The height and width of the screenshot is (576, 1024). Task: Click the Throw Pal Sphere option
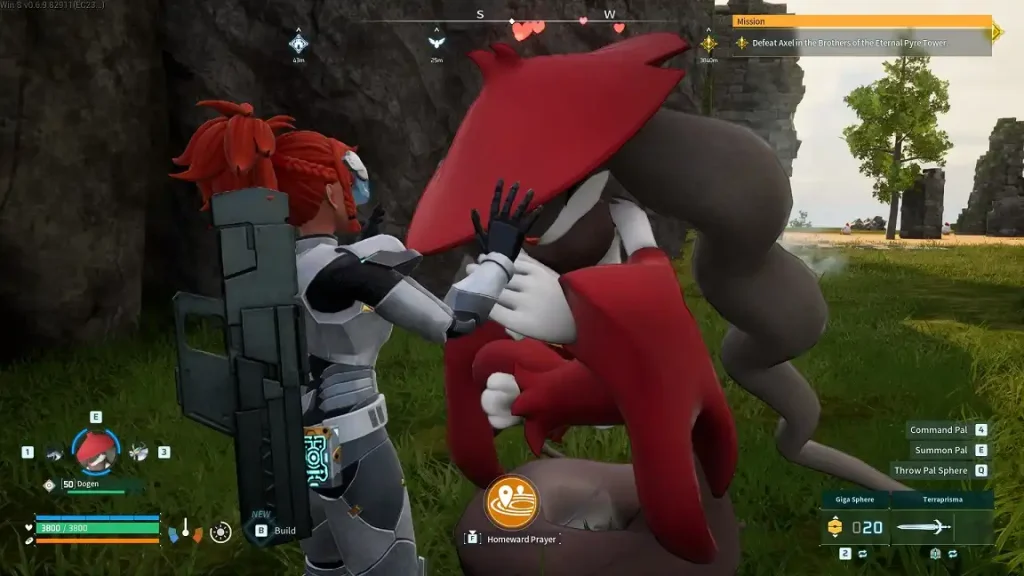931,470
